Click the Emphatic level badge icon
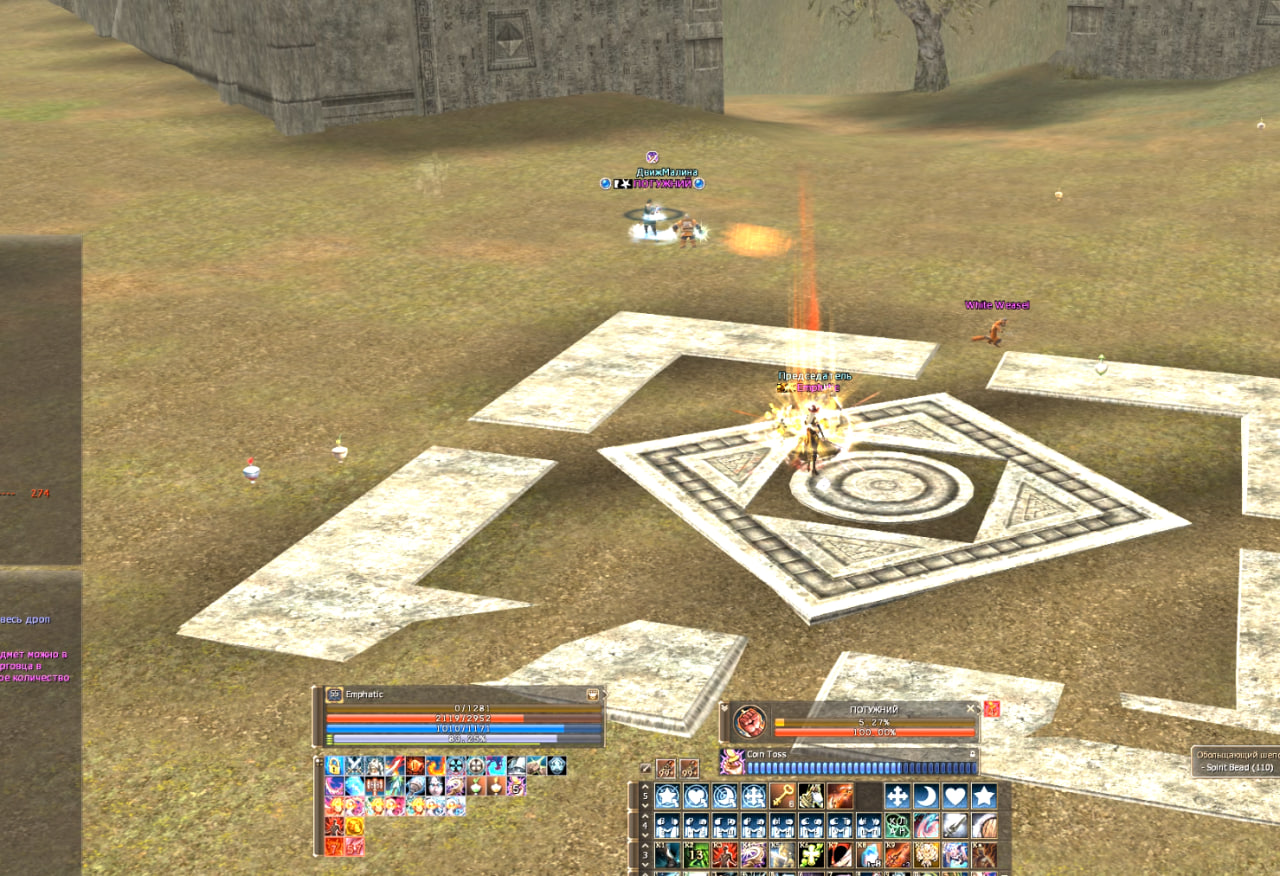The image size is (1280, 876). point(335,694)
